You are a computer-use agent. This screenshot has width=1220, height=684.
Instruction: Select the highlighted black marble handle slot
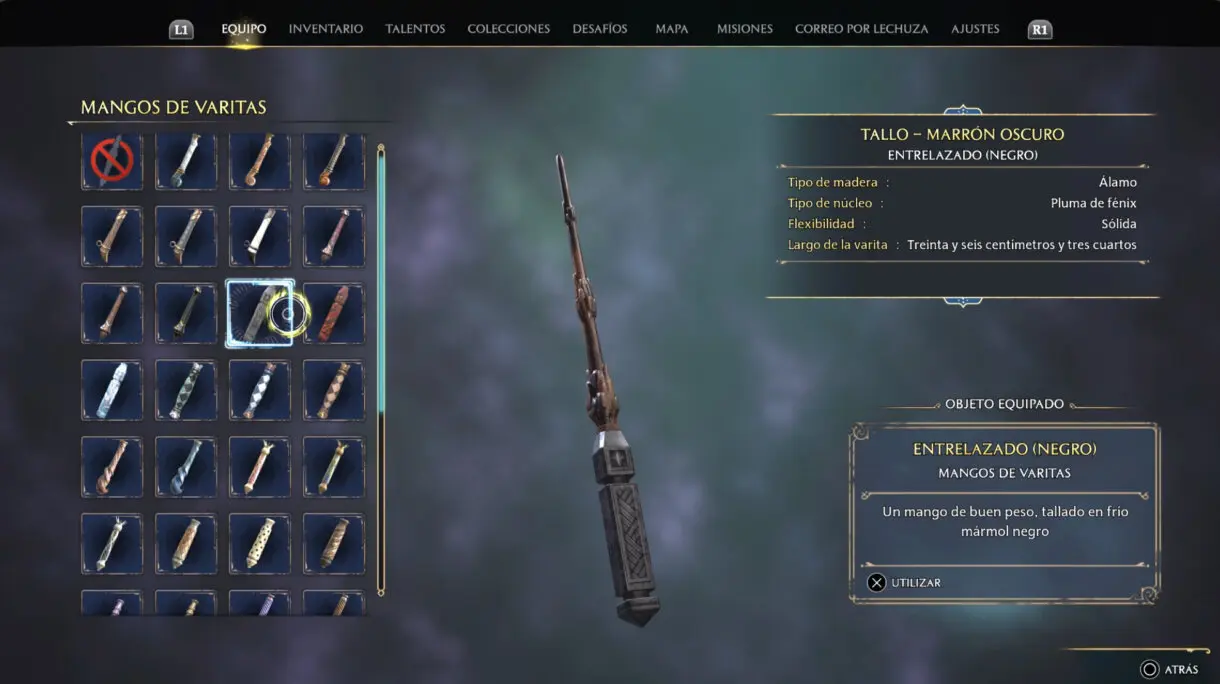pyautogui.click(x=260, y=313)
